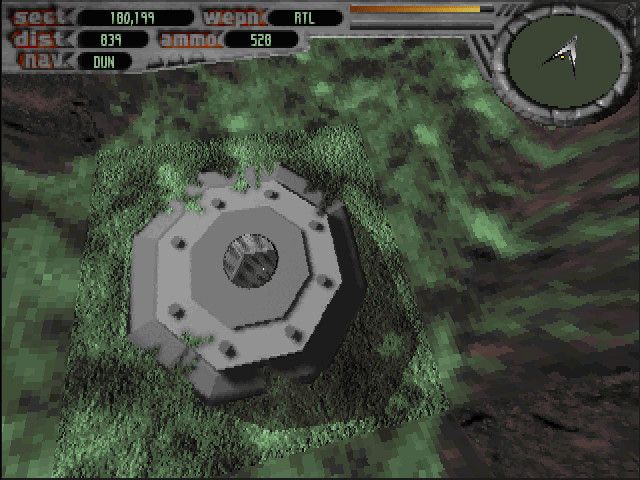Viewport: 640px width, 480px height.
Task: Click the circular compass radar
Action: coord(565,60)
